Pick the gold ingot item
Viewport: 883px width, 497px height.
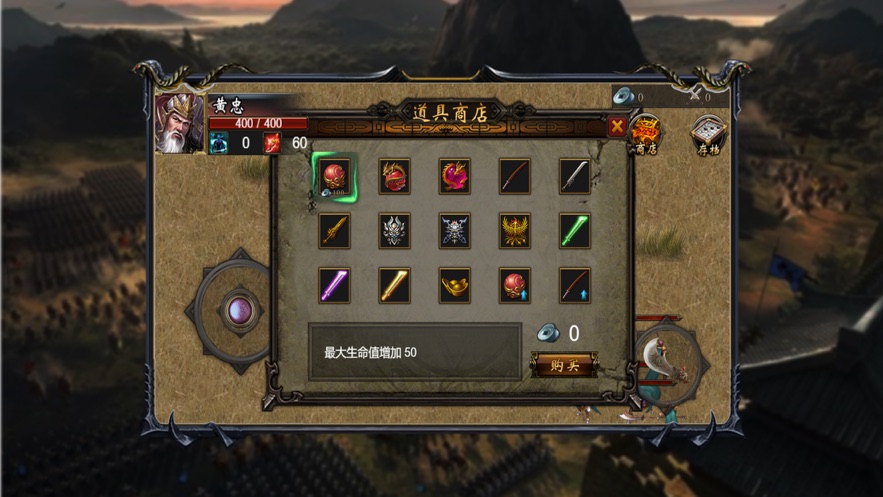tap(455, 285)
